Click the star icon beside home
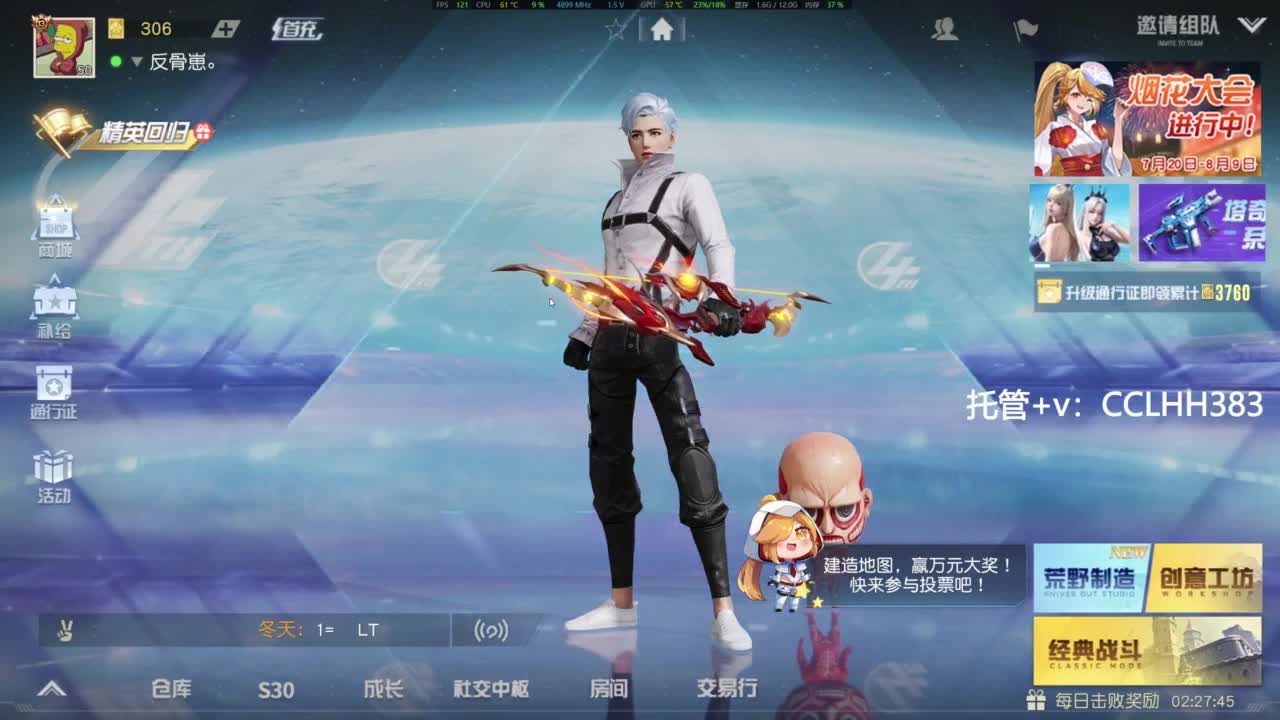This screenshot has height=720, width=1280. [x=614, y=30]
